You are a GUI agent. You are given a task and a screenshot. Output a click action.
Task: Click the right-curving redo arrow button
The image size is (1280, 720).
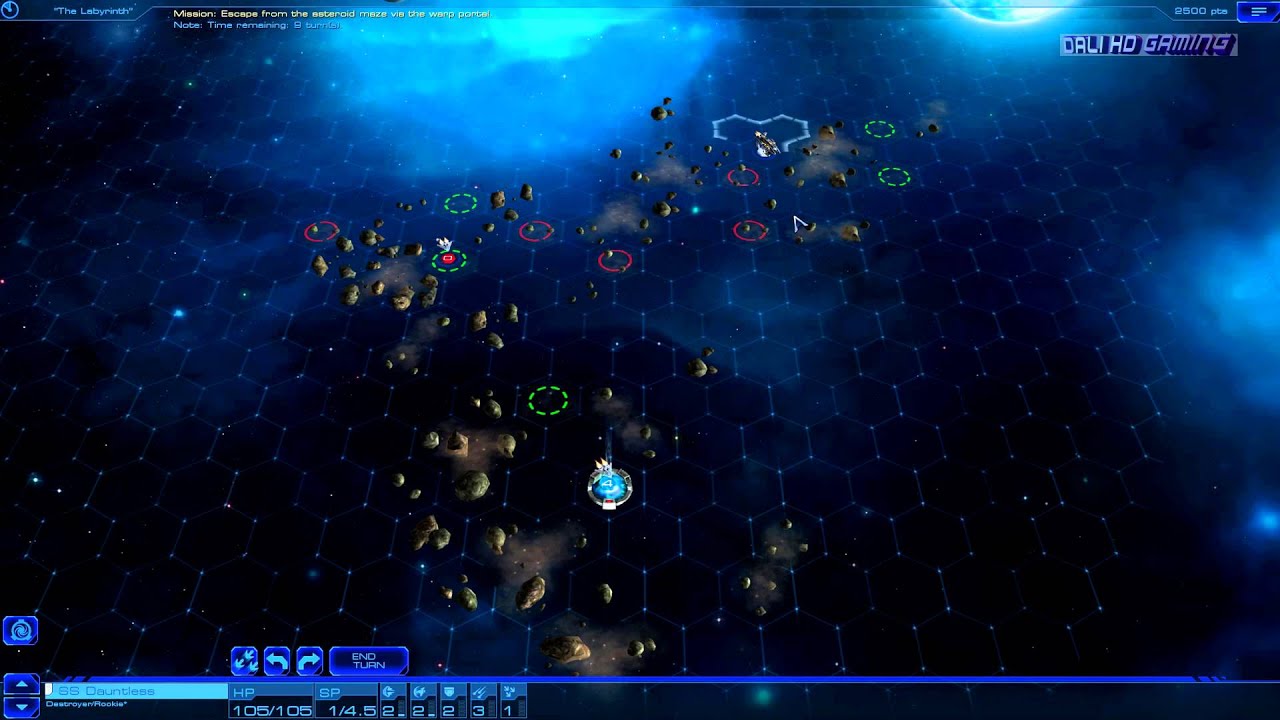[310, 661]
